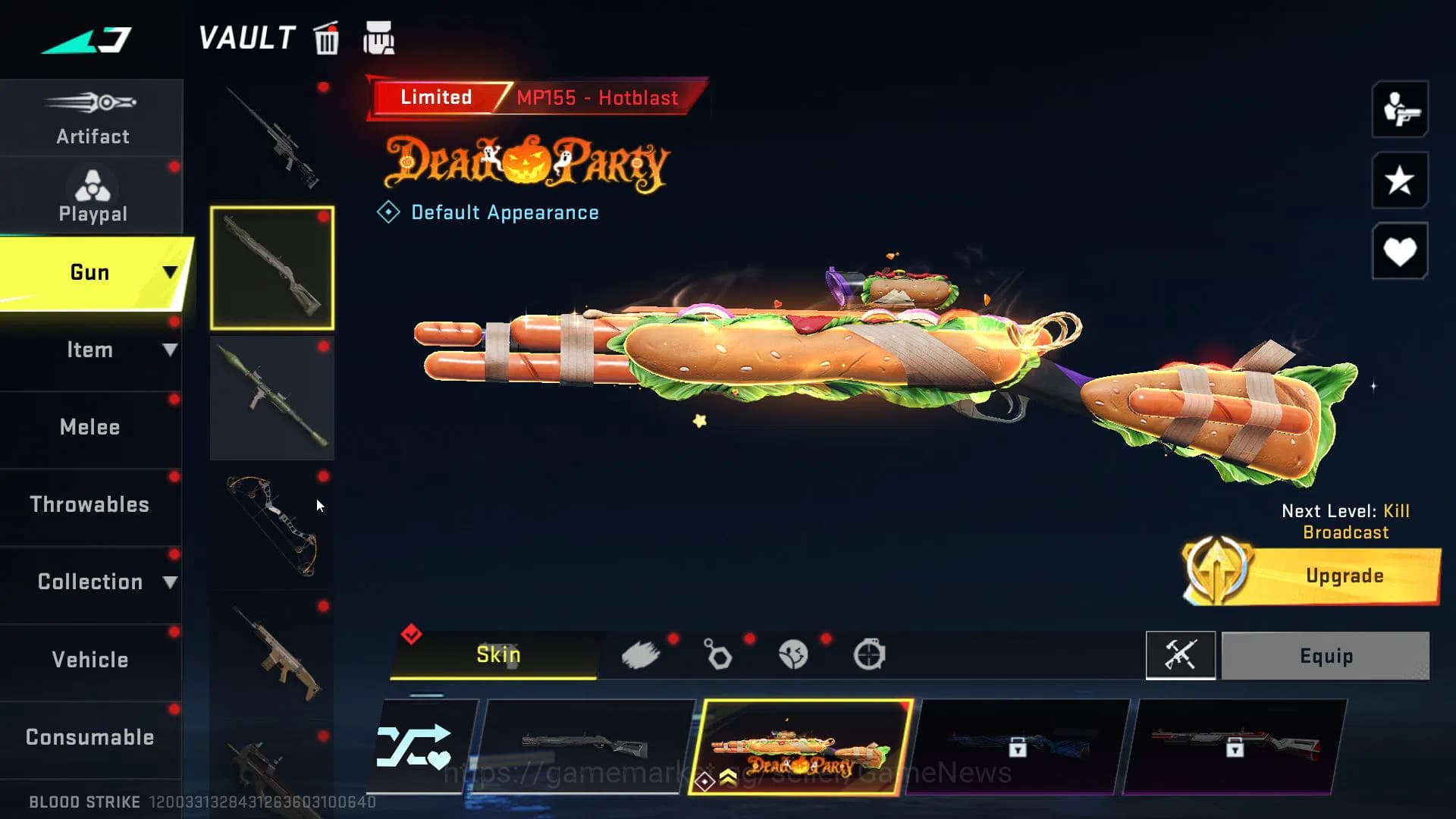Open the trash/delete icon next to VAULT
Image resolution: width=1456 pixels, height=819 pixels.
coord(326,39)
